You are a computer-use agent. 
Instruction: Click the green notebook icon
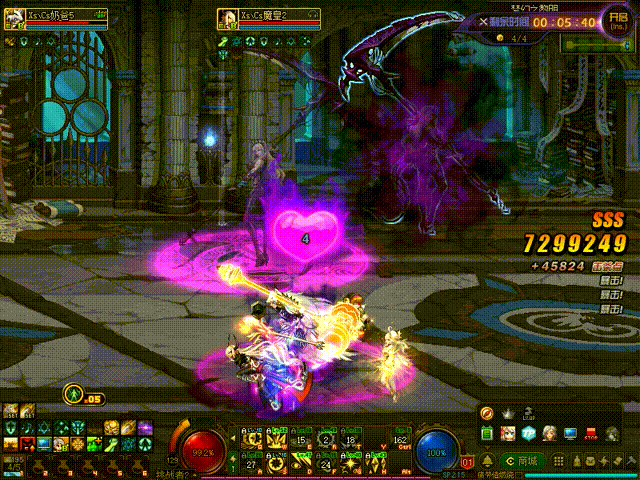coord(486,434)
